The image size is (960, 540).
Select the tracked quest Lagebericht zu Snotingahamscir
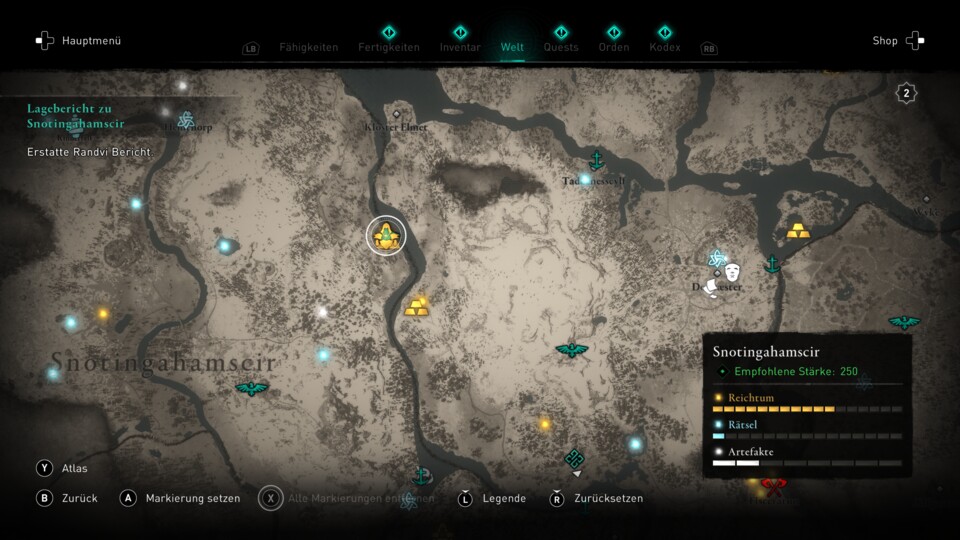76,116
